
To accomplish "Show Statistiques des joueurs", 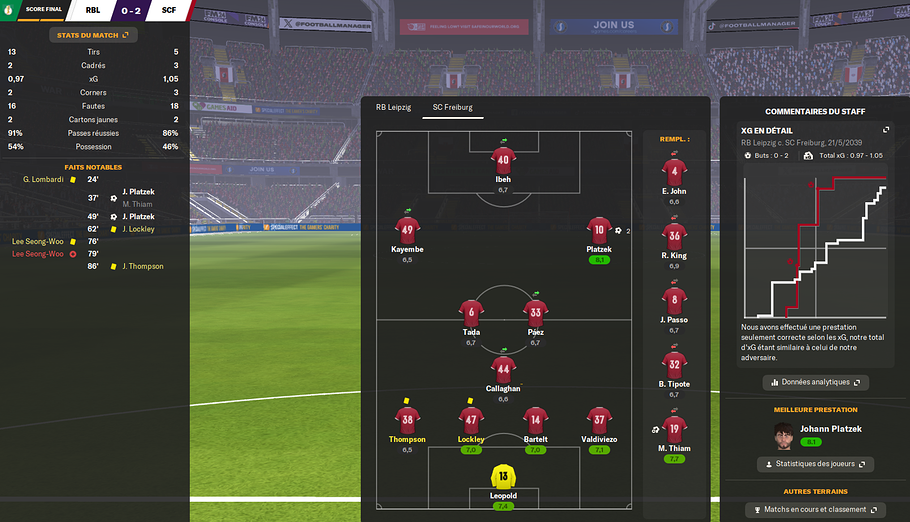I will coord(815,464).
